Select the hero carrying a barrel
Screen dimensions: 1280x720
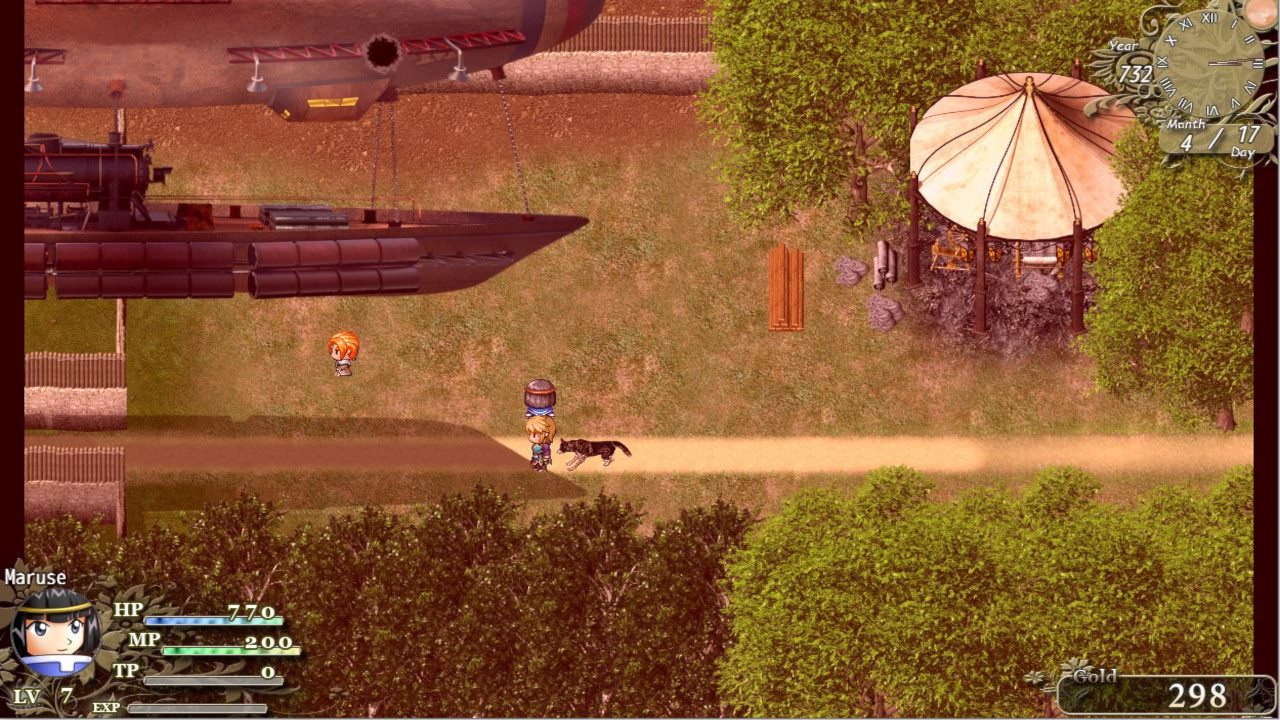(538, 430)
